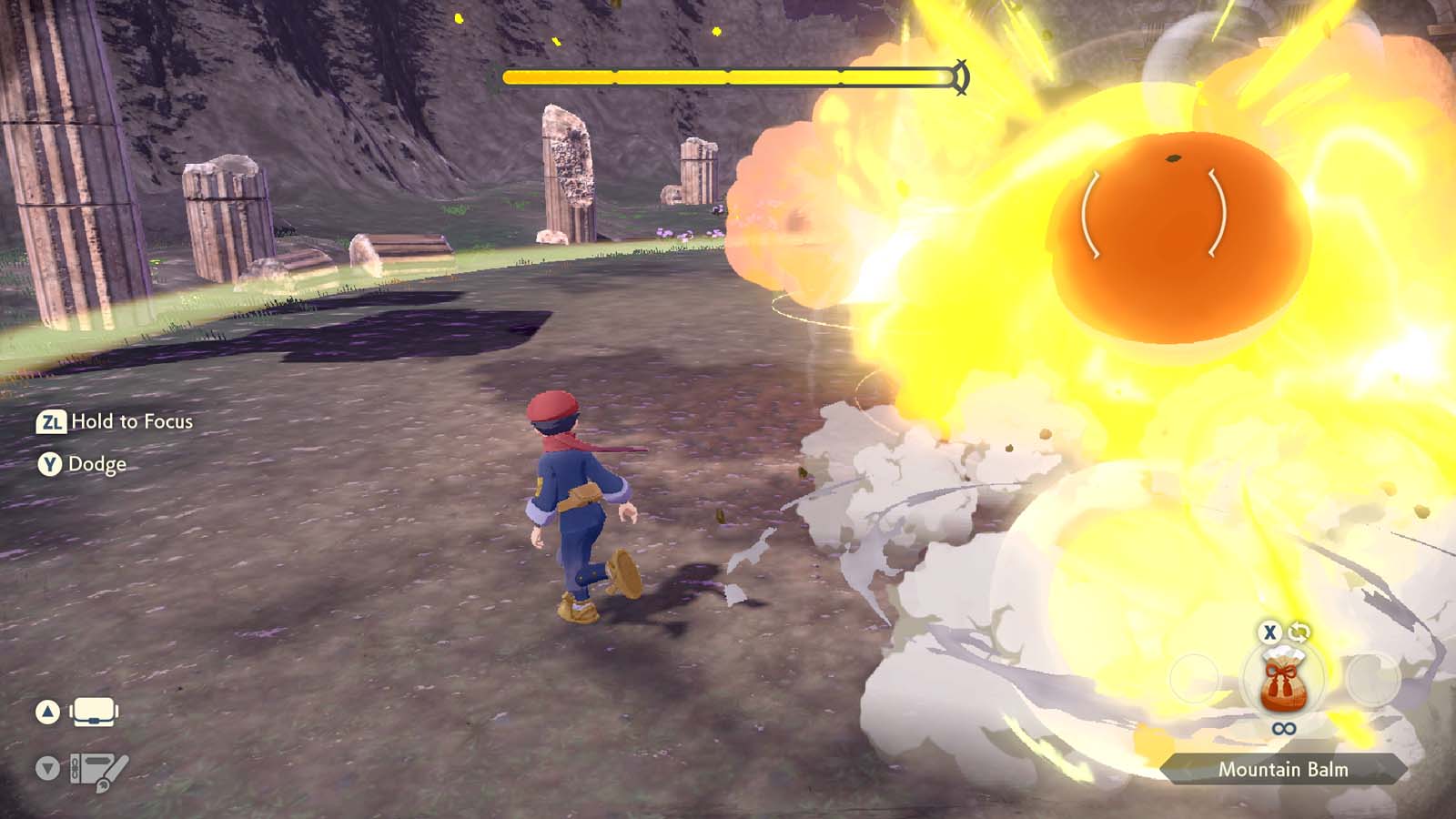Click the player character standing on the field
This screenshot has height=819, width=1456.
pos(573,500)
